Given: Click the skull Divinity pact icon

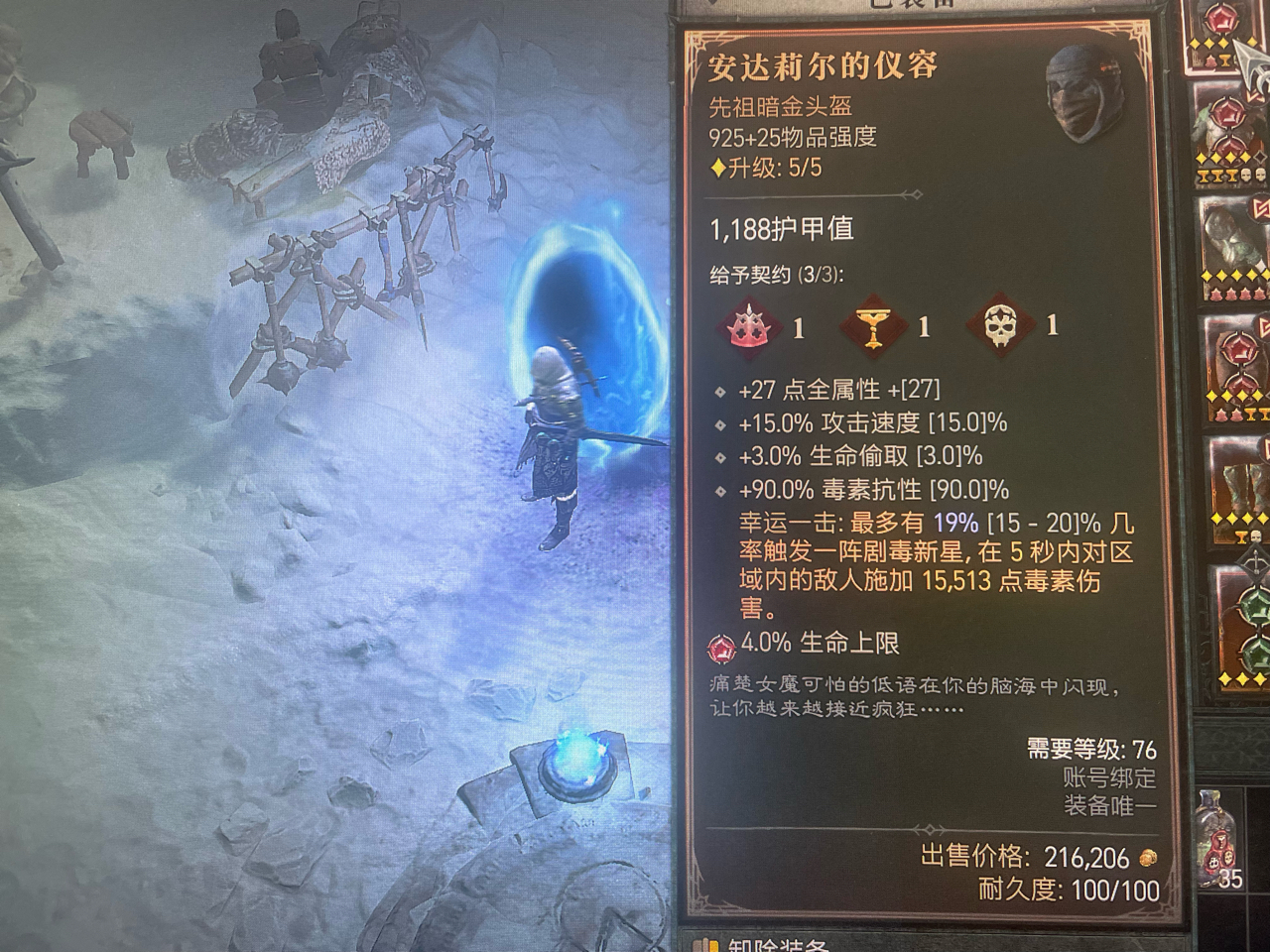Looking at the screenshot, I should tap(1003, 324).
